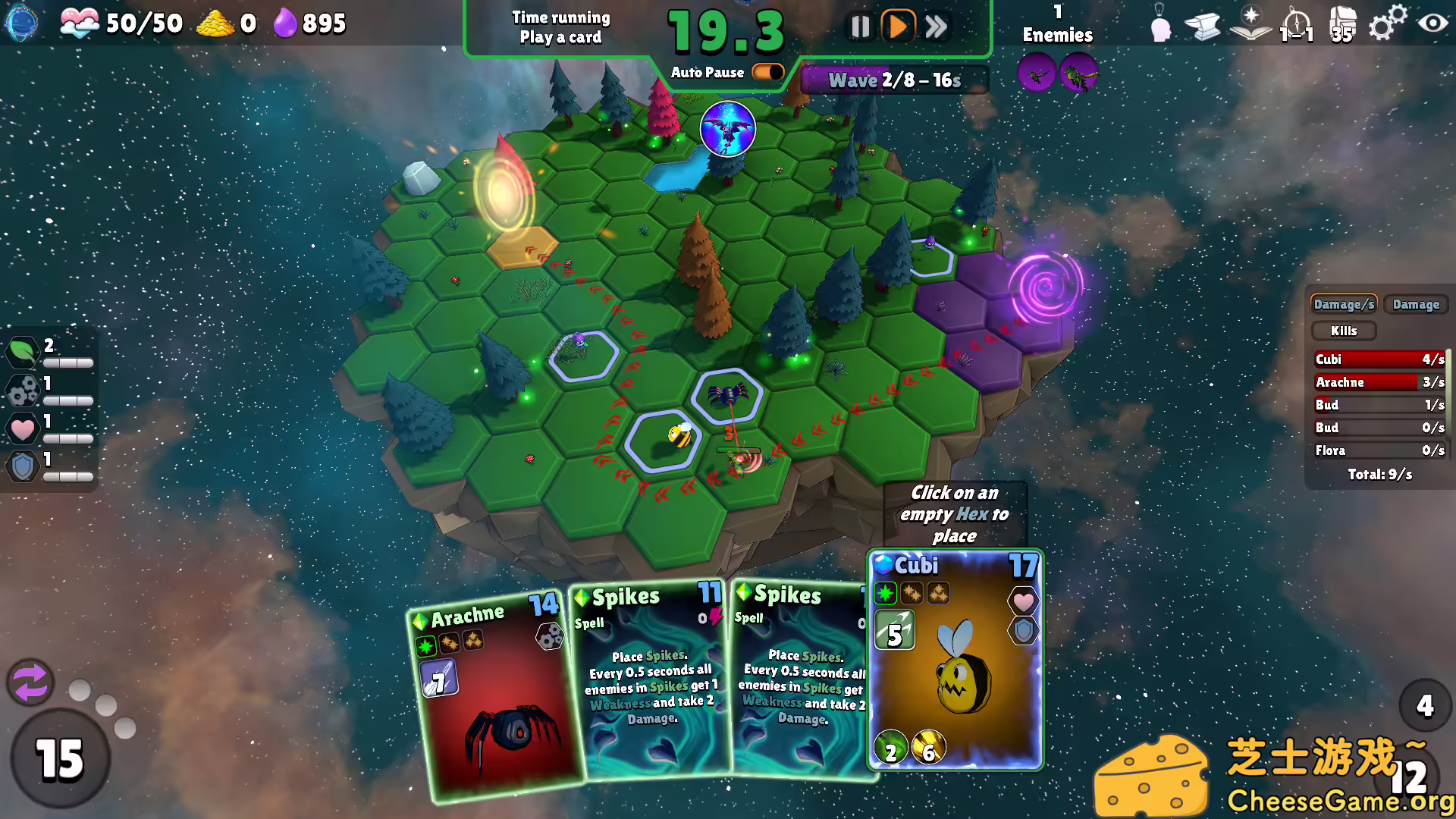Open the spellbook icon
Screen dimensions: 1456x819
click(1249, 24)
